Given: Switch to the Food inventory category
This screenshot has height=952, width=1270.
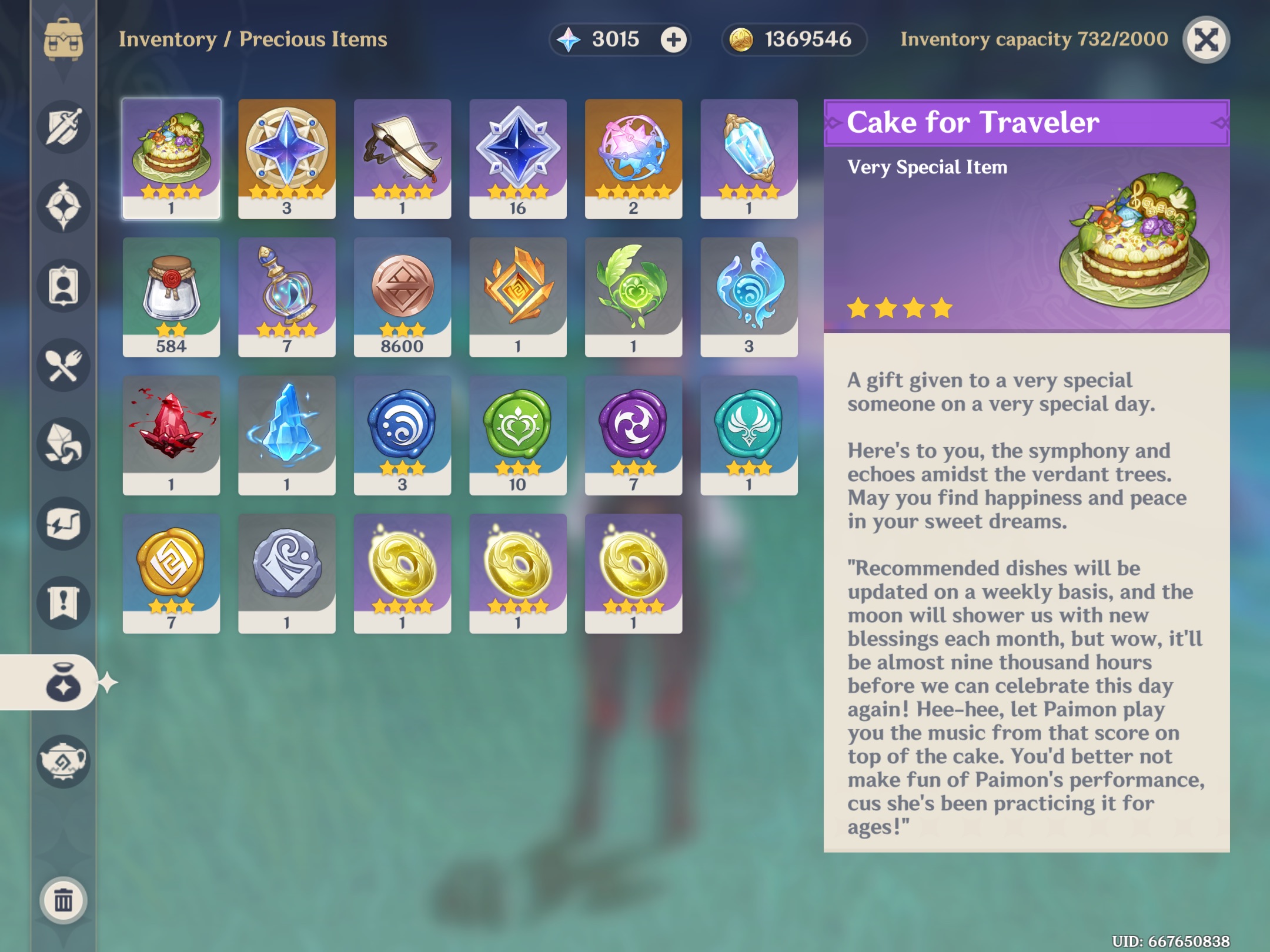Looking at the screenshot, I should click(x=65, y=365).
